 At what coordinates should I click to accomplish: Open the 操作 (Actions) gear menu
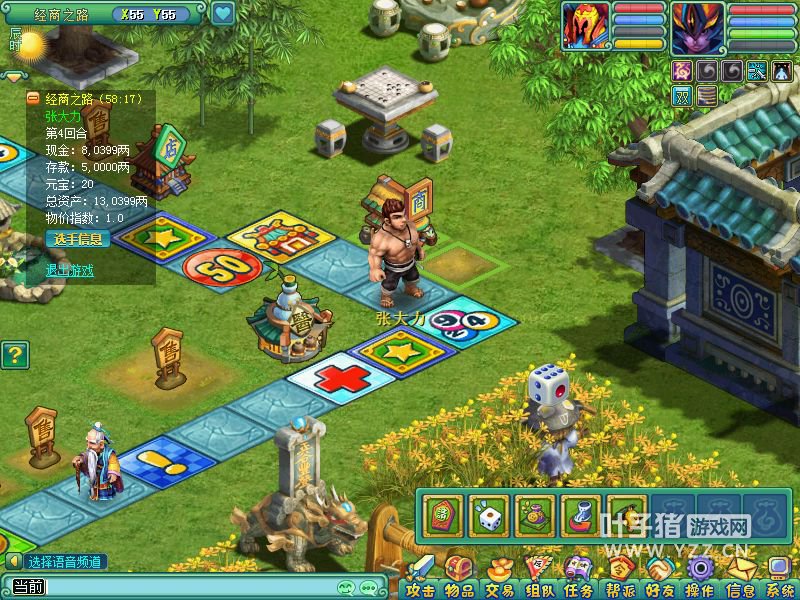click(x=699, y=578)
